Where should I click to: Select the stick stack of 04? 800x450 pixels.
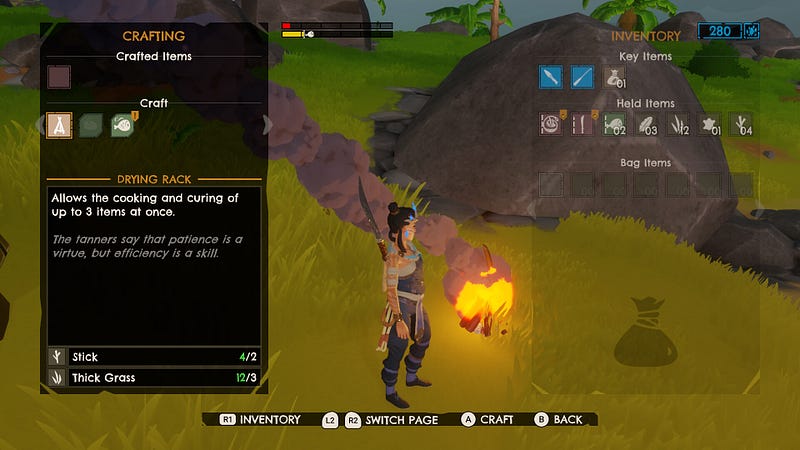coord(741,124)
